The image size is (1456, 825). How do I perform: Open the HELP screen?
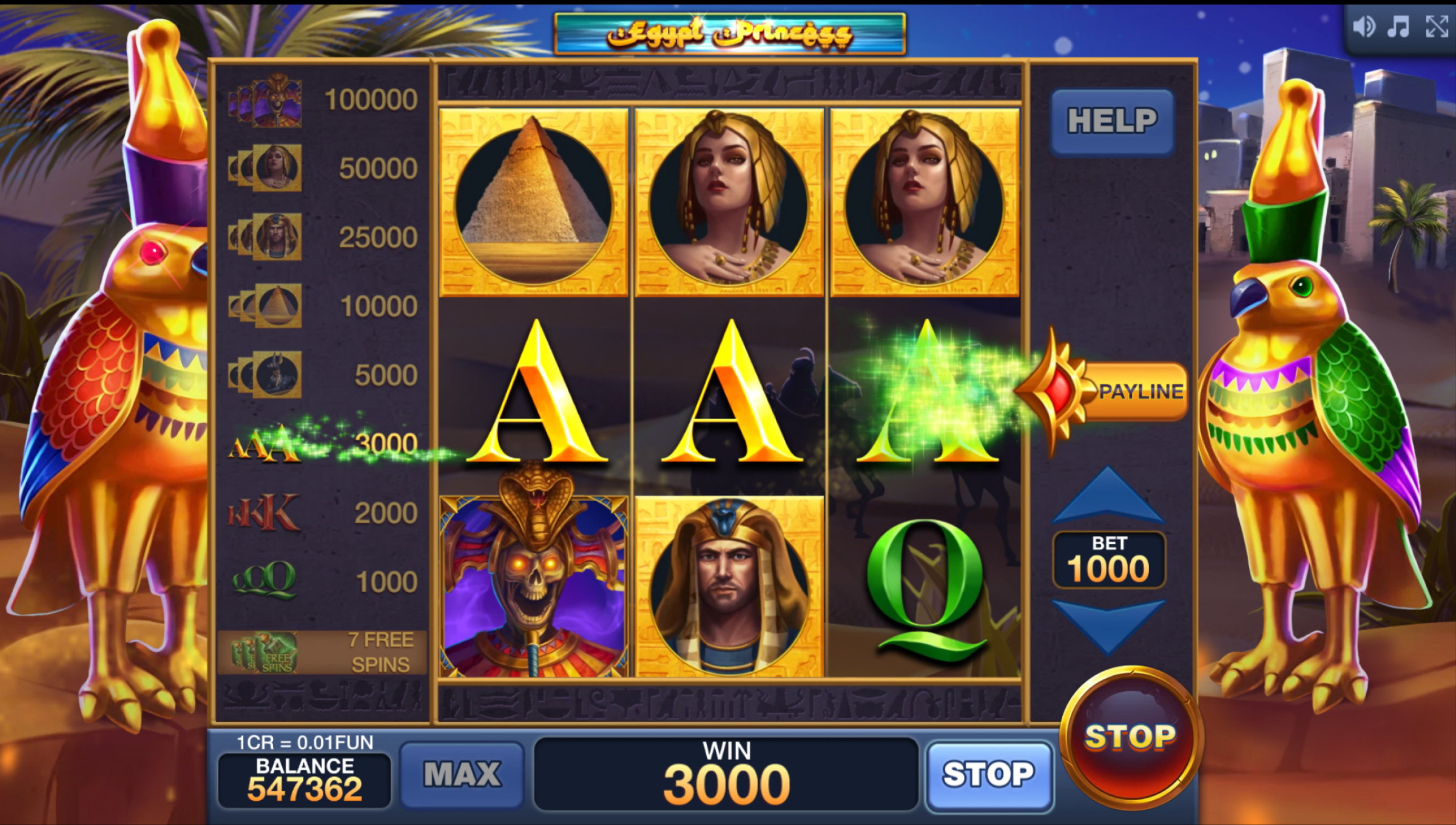pyautogui.click(x=1112, y=121)
